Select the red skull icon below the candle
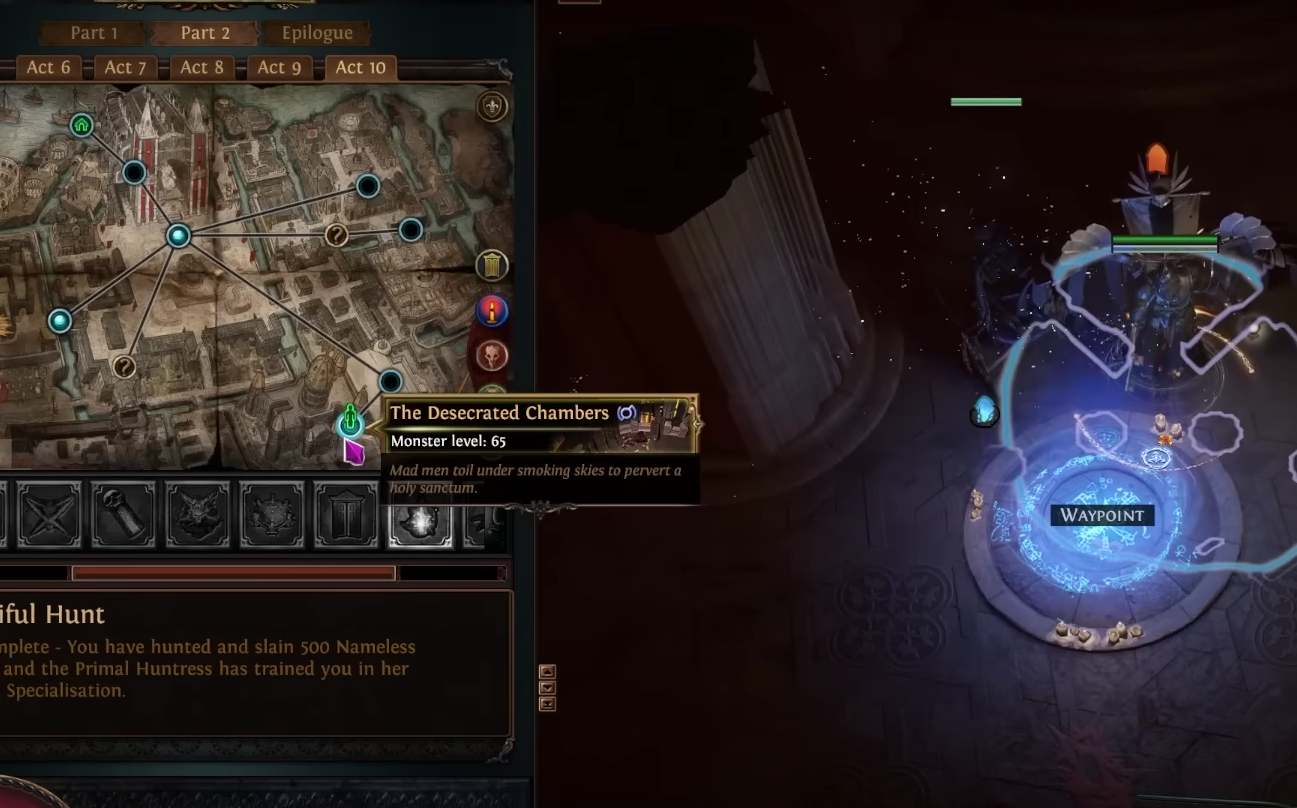This screenshot has height=808, width=1297. point(492,358)
